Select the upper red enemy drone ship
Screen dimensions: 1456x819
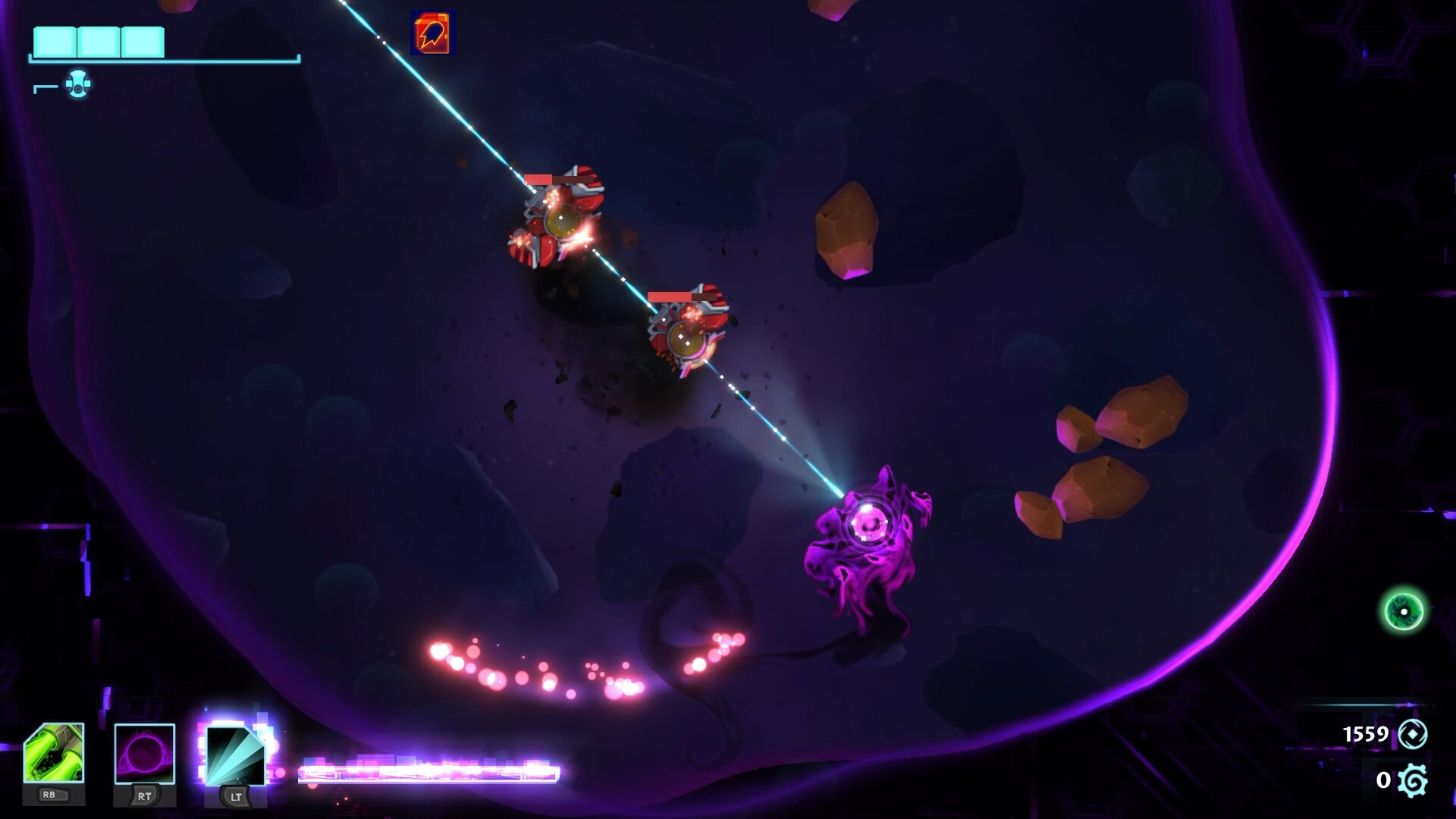point(561,220)
